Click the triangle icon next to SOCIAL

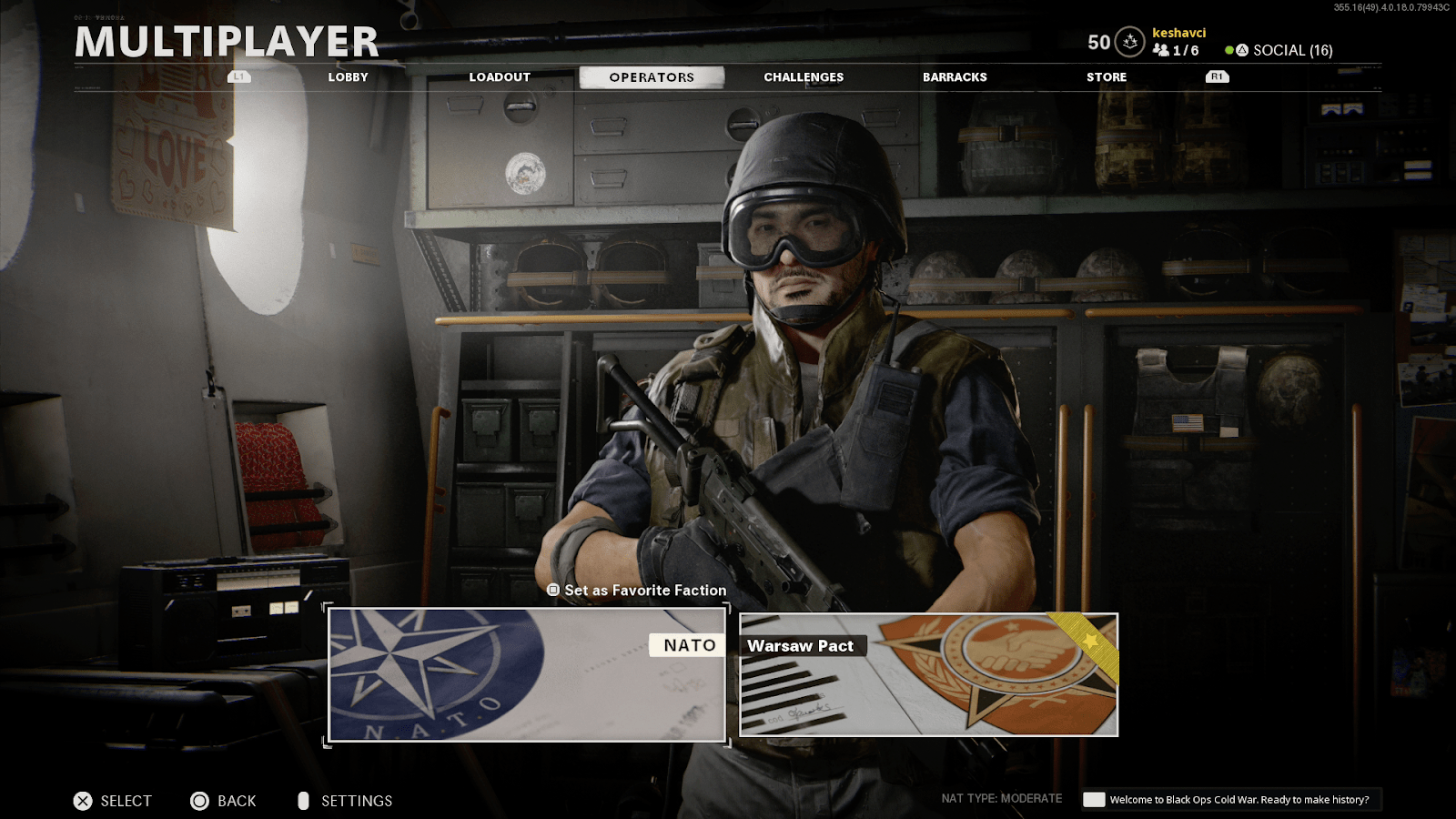click(x=1242, y=51)
